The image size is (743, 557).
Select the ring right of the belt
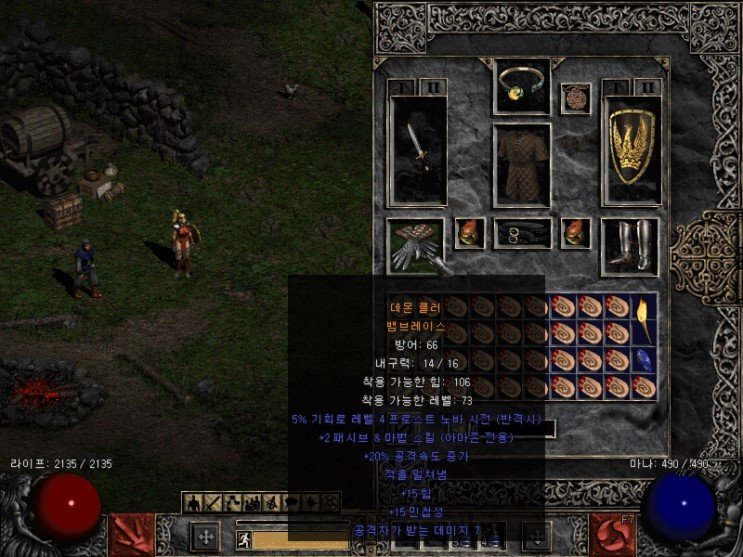click(576, 233)
